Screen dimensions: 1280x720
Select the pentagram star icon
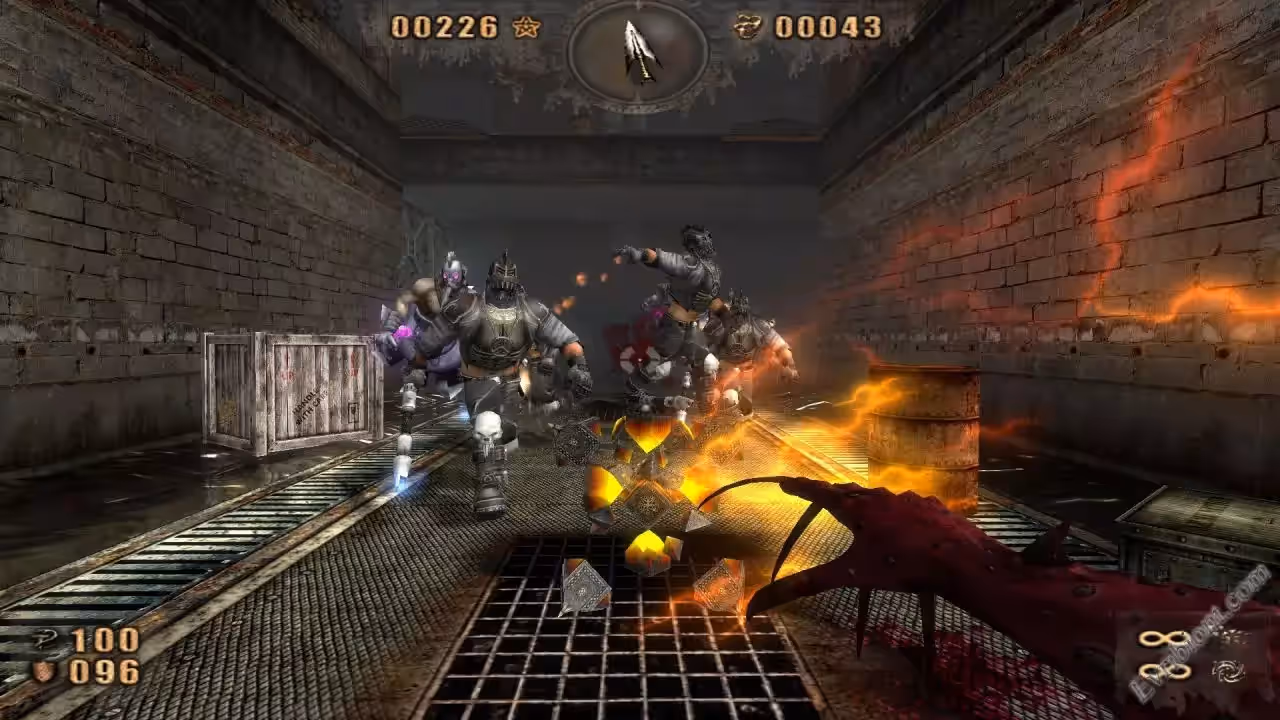coord(526,27)
